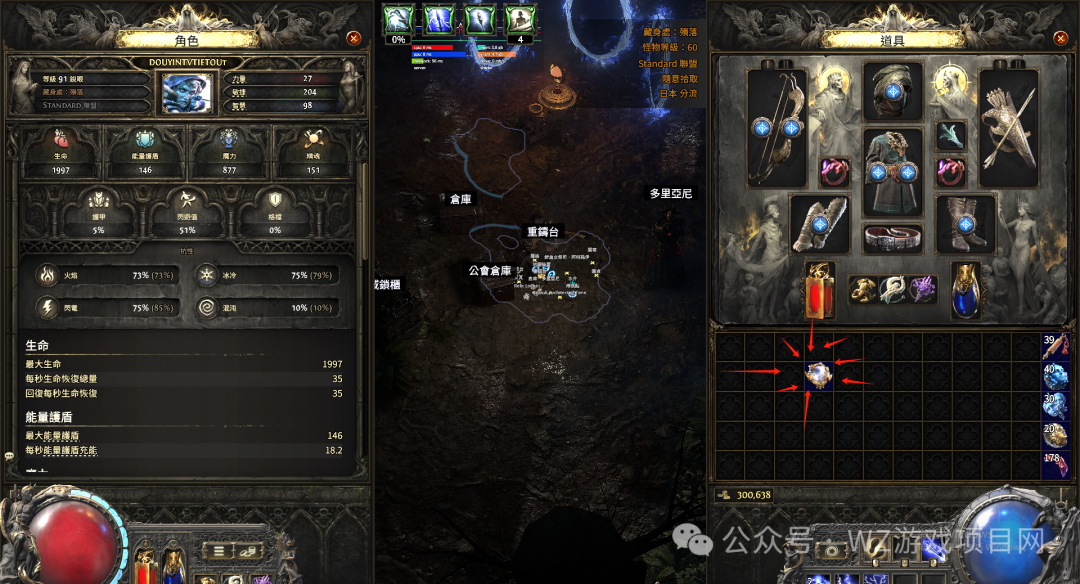1080x584 pixels.
Task: Select the ring slot below the amulet
Action: [x=951, y=172]
